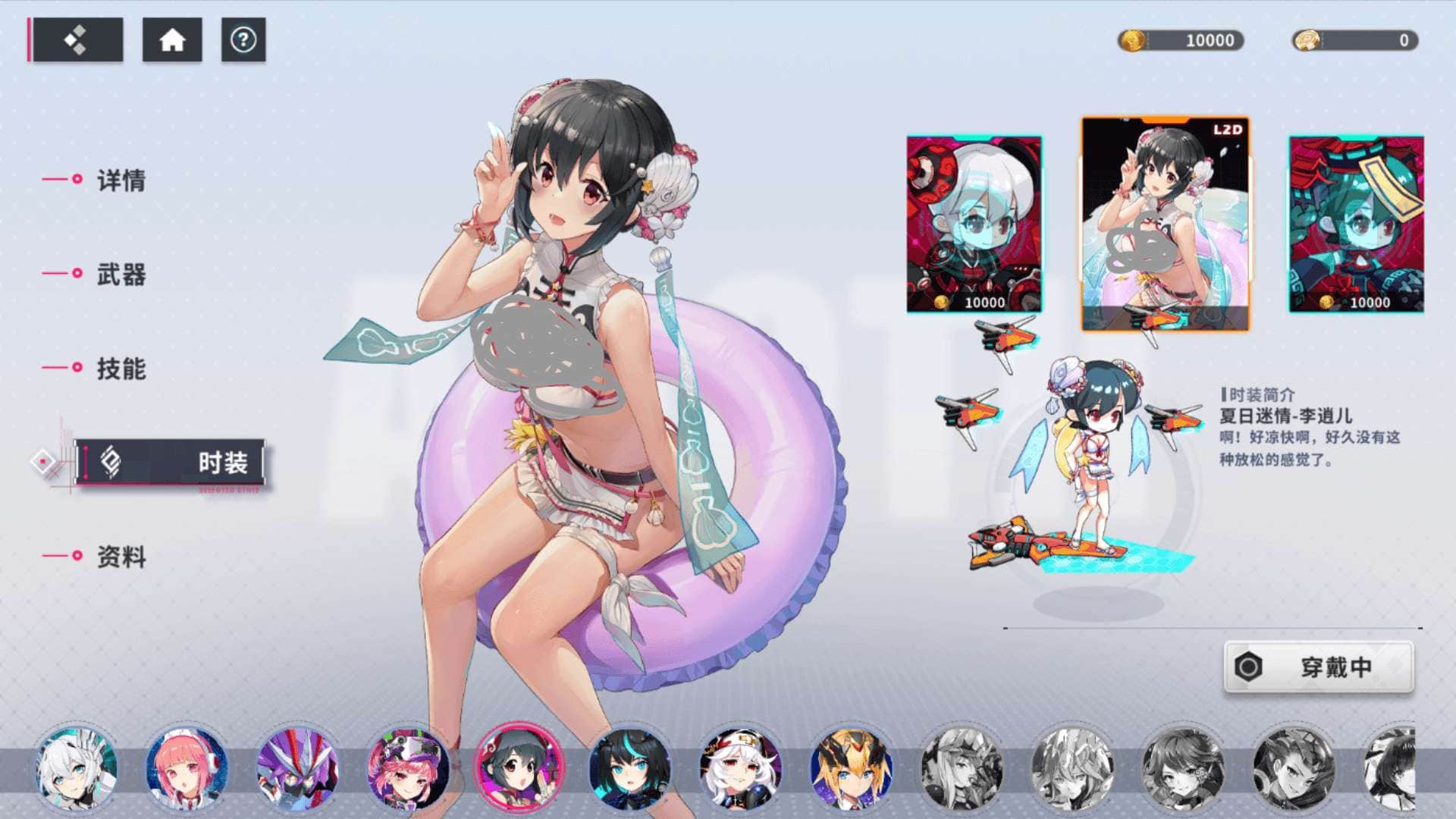Switch to the purple mecha character portrait
This screenshot has height=819, width=1456.
pyautogui.click(x=297, y=768)
